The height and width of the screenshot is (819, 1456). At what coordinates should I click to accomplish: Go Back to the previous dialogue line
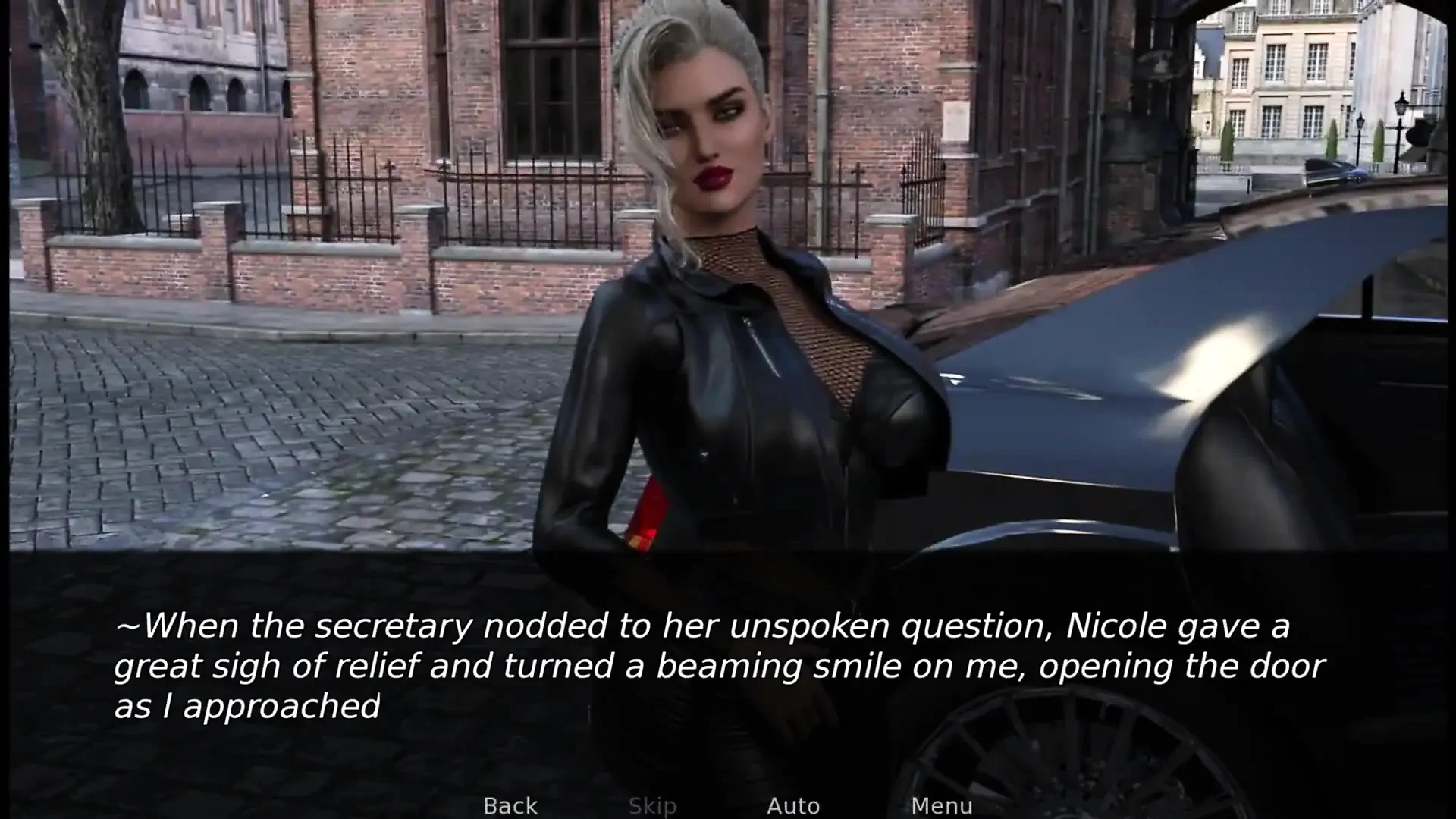[x=510, y=805]
